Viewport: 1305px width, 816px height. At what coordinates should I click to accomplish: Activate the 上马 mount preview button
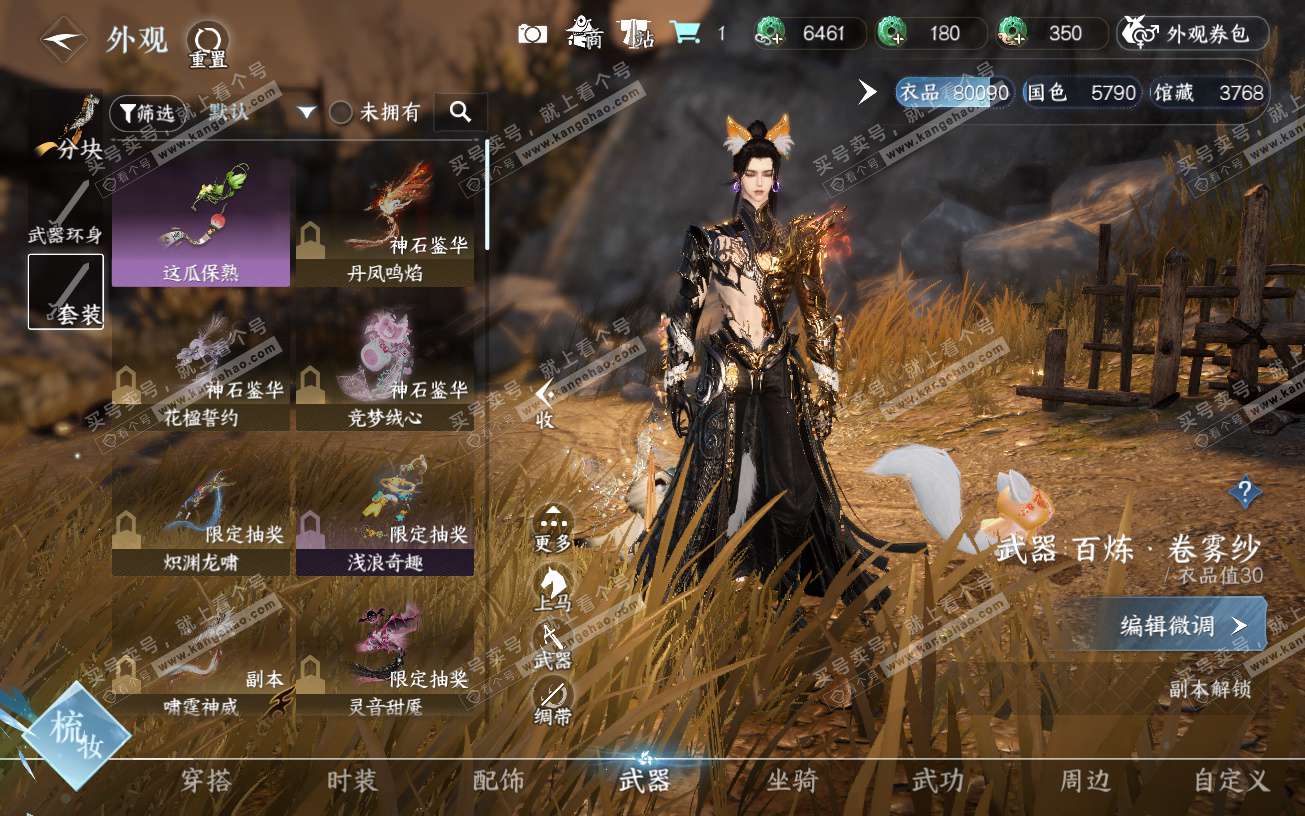tap(553, 588)
